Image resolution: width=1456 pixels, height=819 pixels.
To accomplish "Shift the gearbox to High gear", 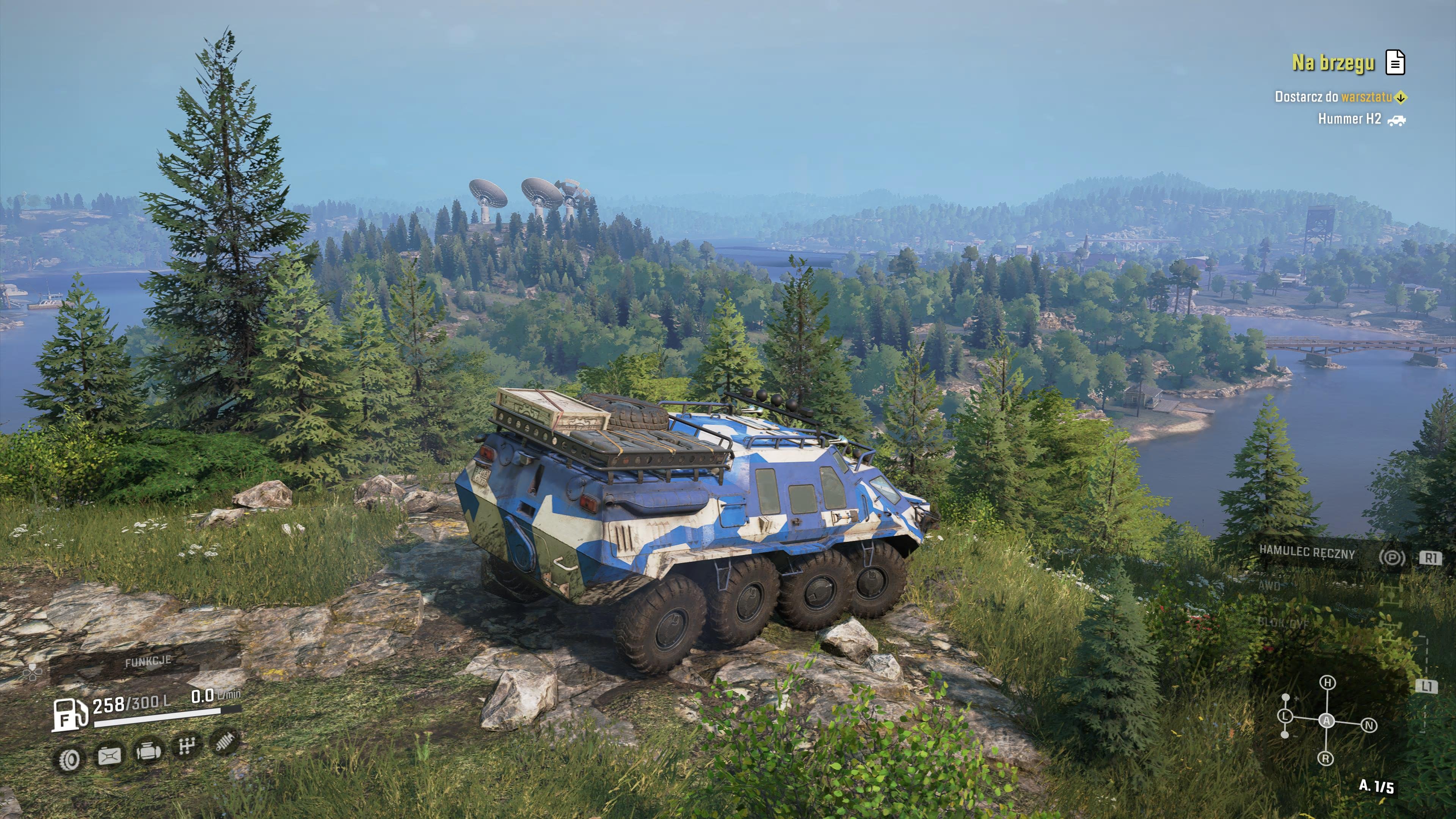I will 1328,683.
